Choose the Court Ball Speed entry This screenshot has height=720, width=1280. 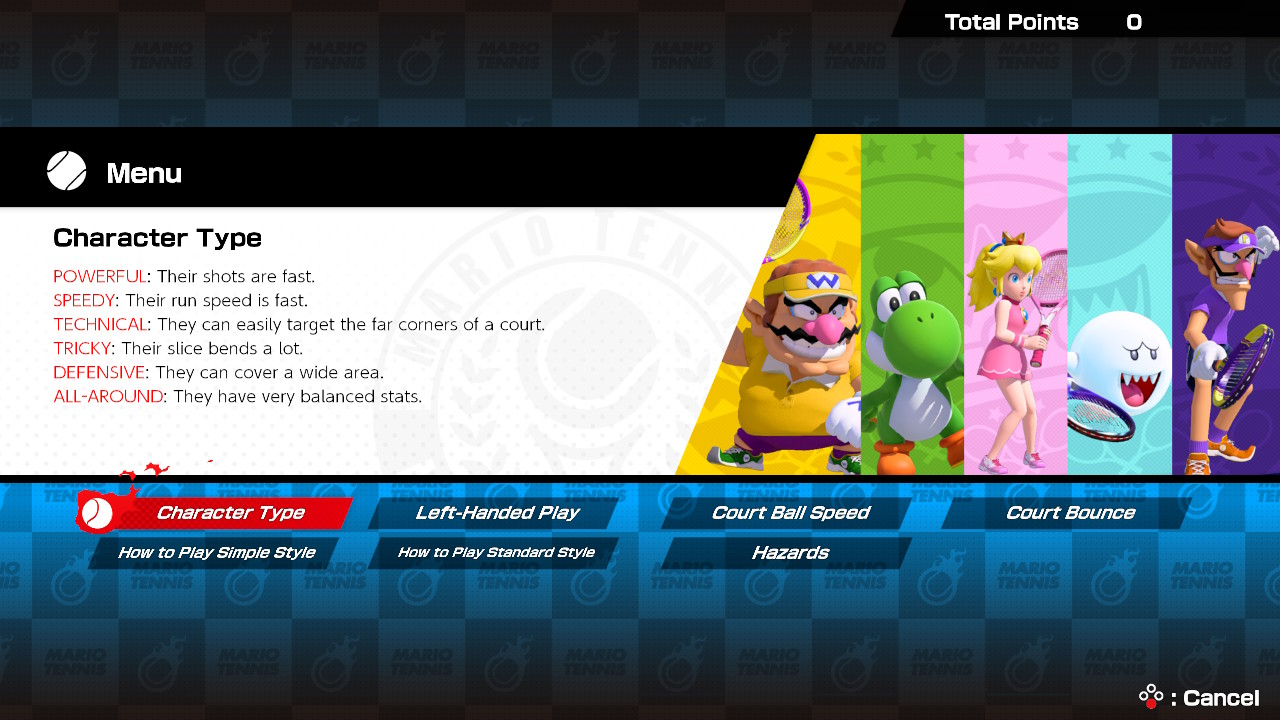(790, 513)
